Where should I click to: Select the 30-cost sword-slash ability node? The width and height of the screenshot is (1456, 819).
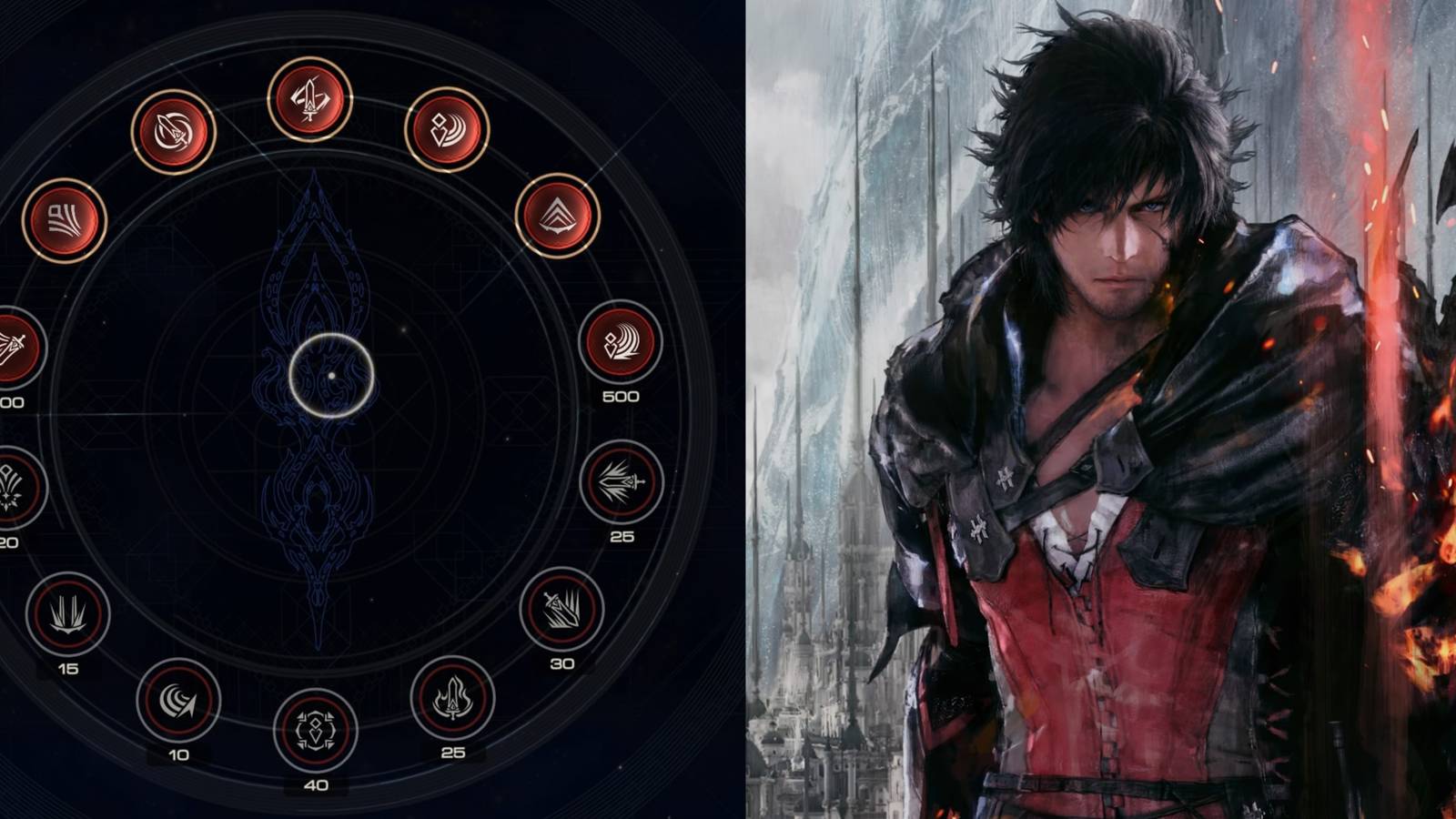point(560,608)
